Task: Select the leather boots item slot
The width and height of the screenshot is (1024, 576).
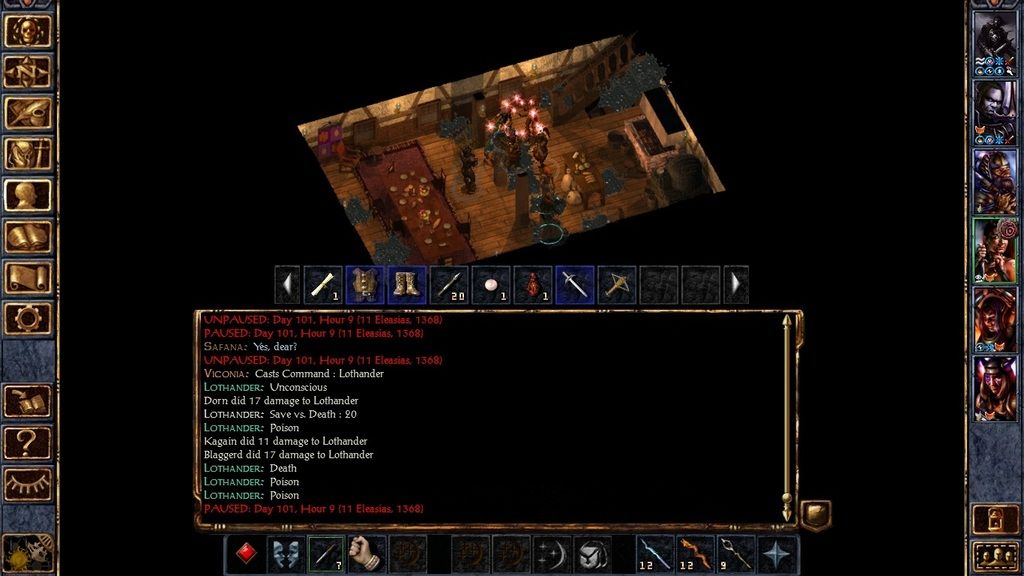Action: coord(407,285)
